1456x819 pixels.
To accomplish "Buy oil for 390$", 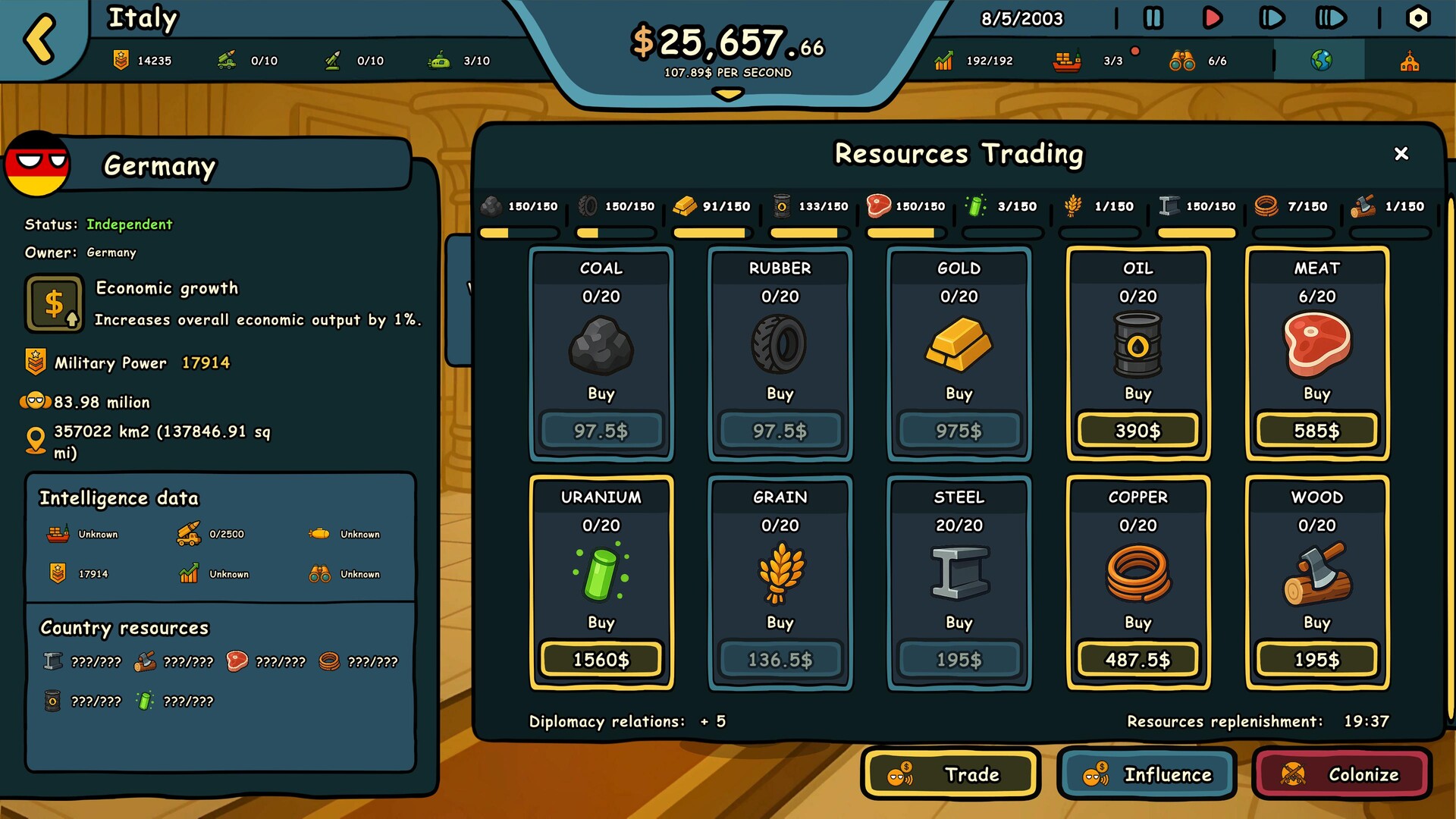I will click(1137, 431).
